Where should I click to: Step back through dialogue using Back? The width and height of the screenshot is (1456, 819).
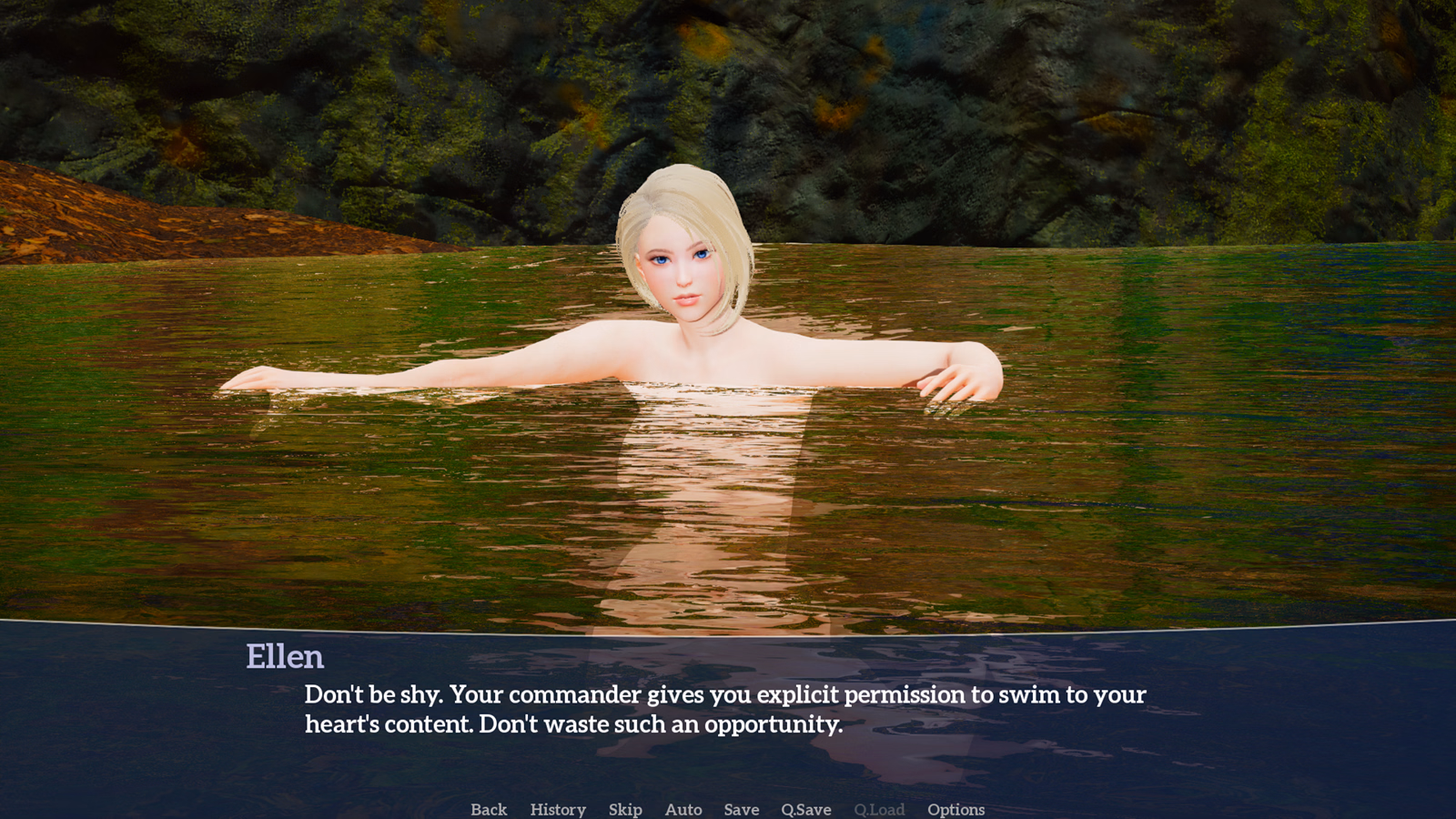(489, 809)
